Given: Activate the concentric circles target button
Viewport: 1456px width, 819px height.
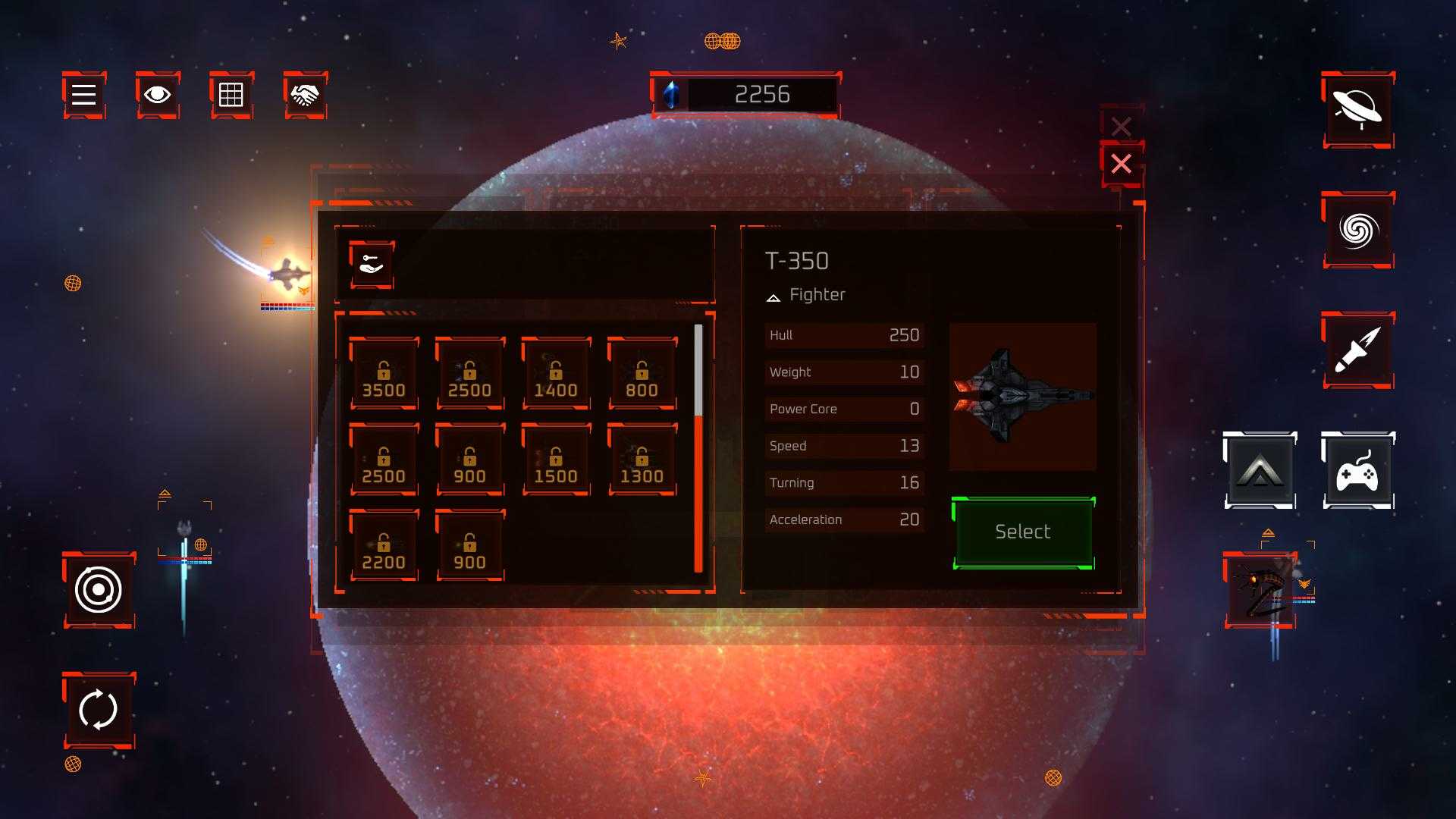Looking at the screenshot, I should coord(99,590).
